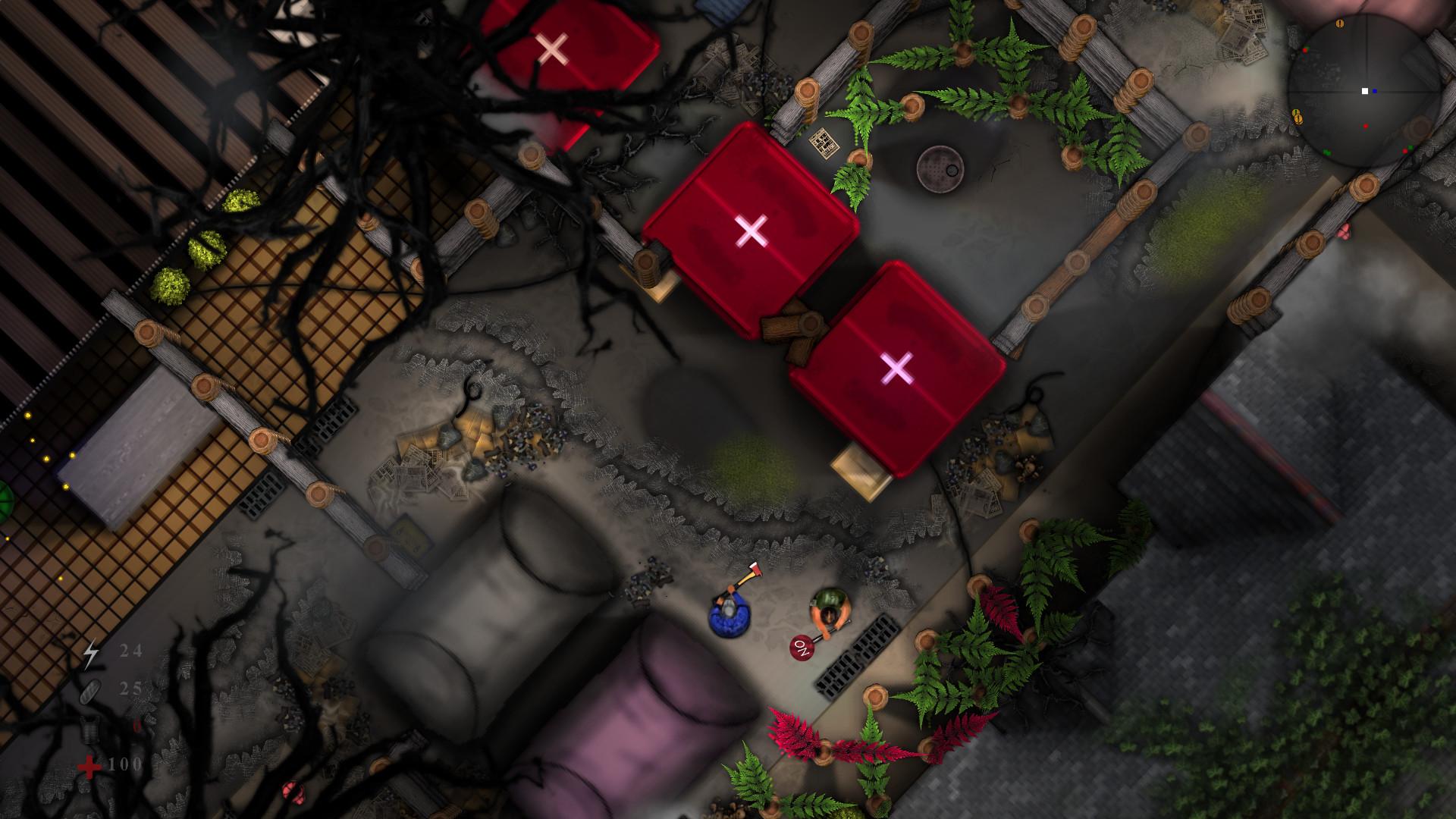Click the red health cross icon
This screenshot has width=1456, height=819.
click(x=89, y=766)
